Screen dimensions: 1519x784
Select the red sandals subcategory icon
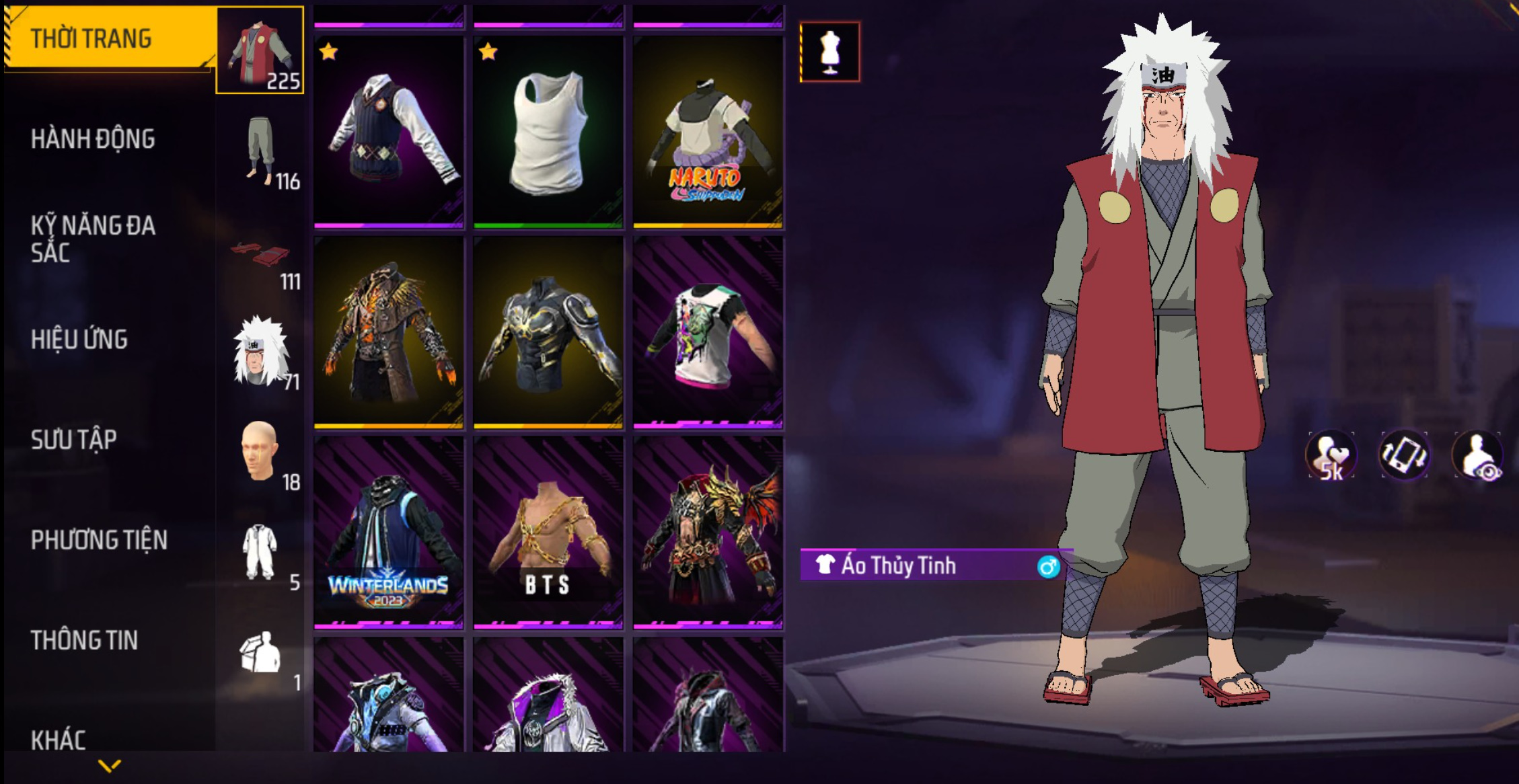pyautogui.click(x=261, y=257)
